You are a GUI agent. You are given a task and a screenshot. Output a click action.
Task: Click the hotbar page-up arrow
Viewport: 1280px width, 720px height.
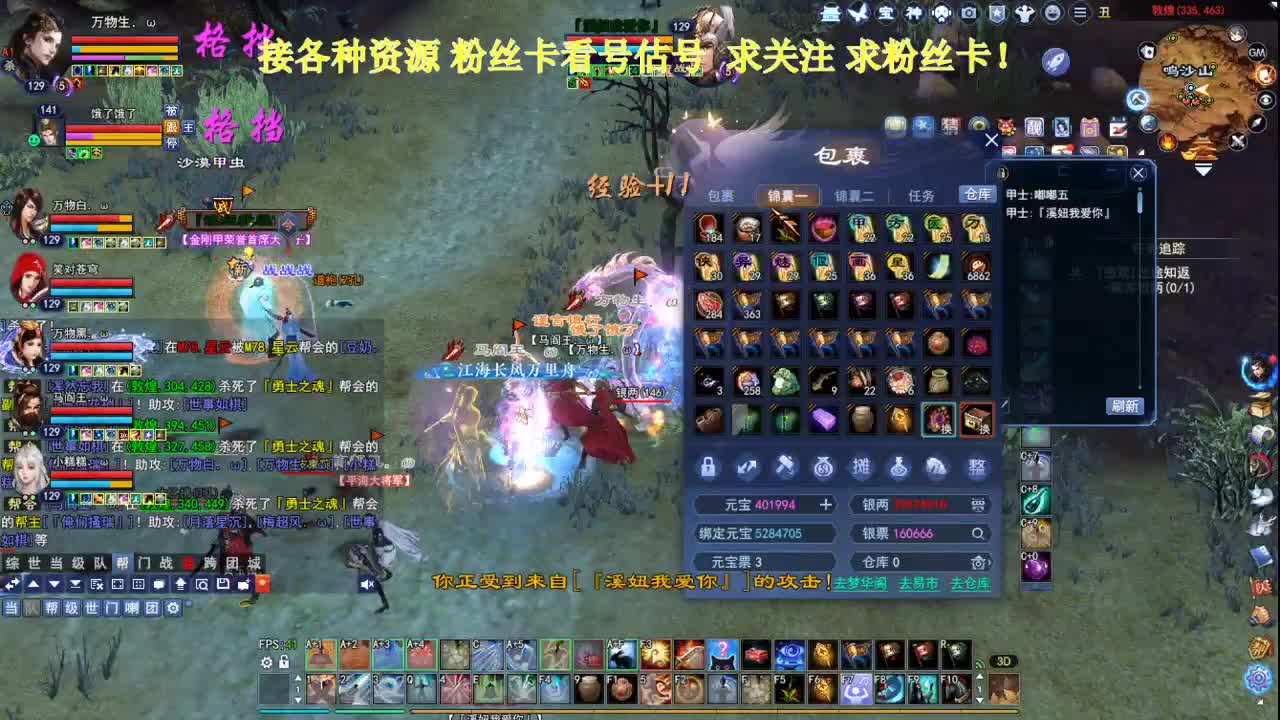click(x=298, y=678)
